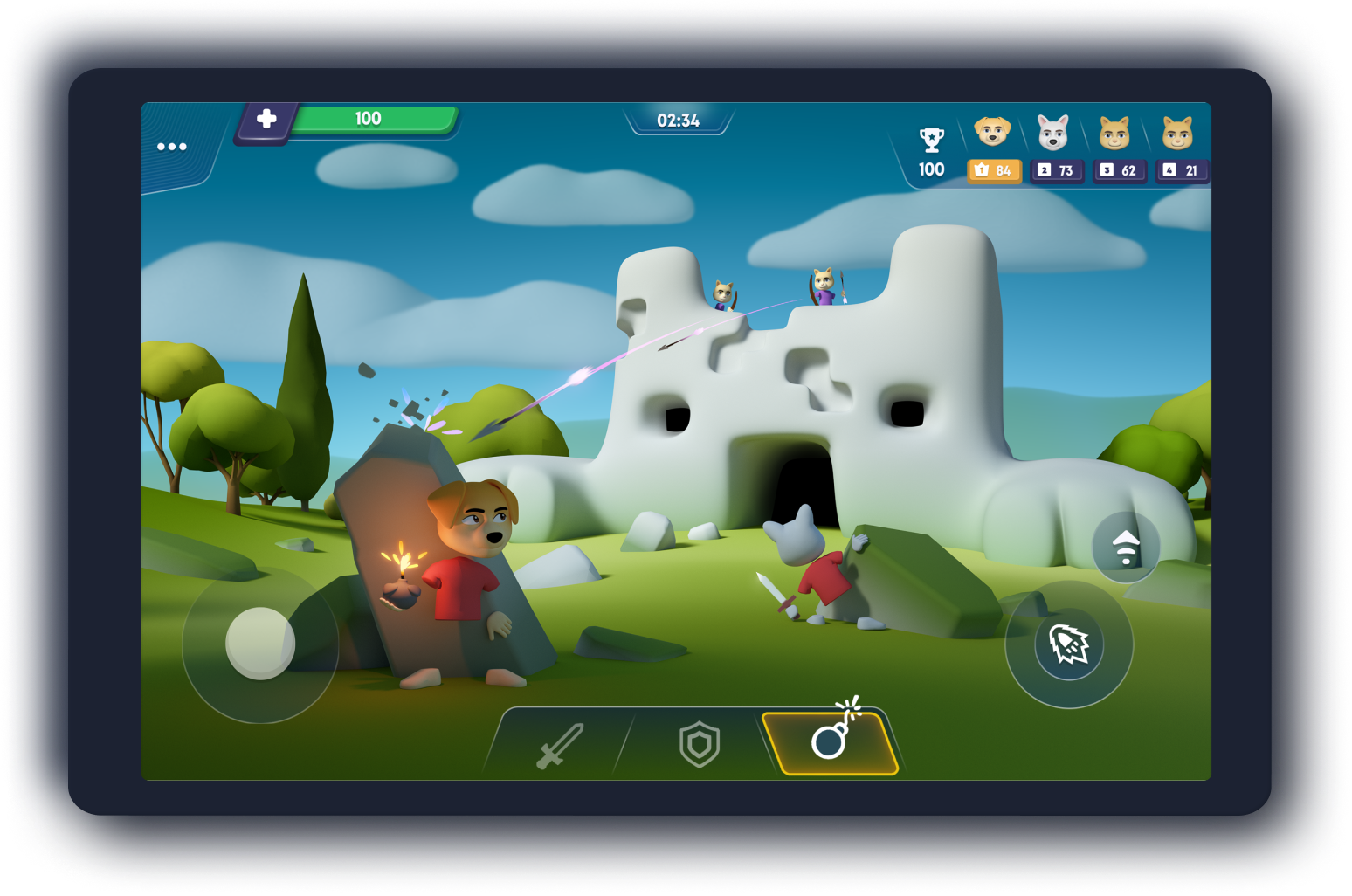Select the white wolf player avatar
The height and width of the screenshot is (896, 1352).
coord(1053,133)
